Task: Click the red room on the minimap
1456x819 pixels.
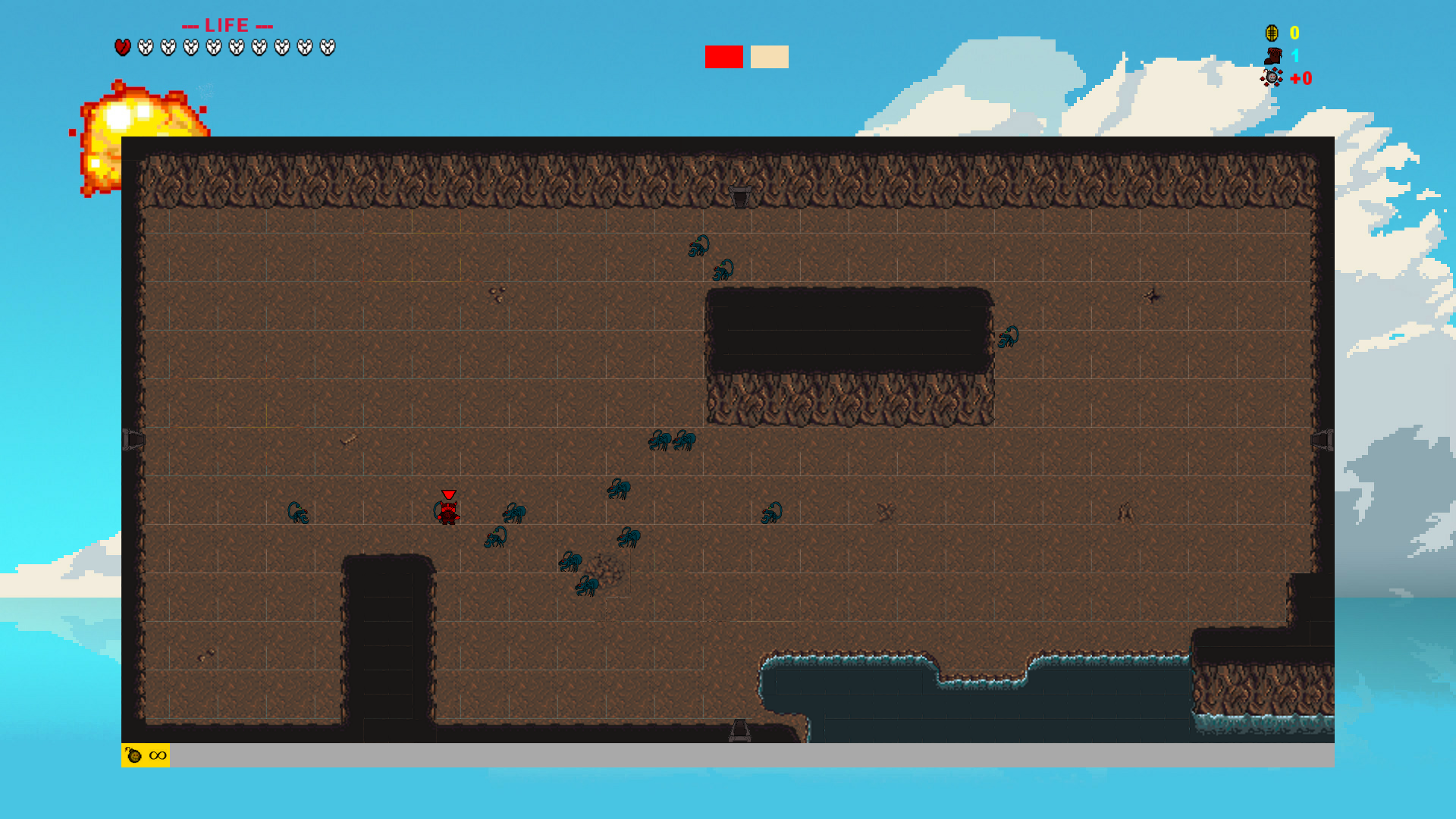Action: [723, 57]
